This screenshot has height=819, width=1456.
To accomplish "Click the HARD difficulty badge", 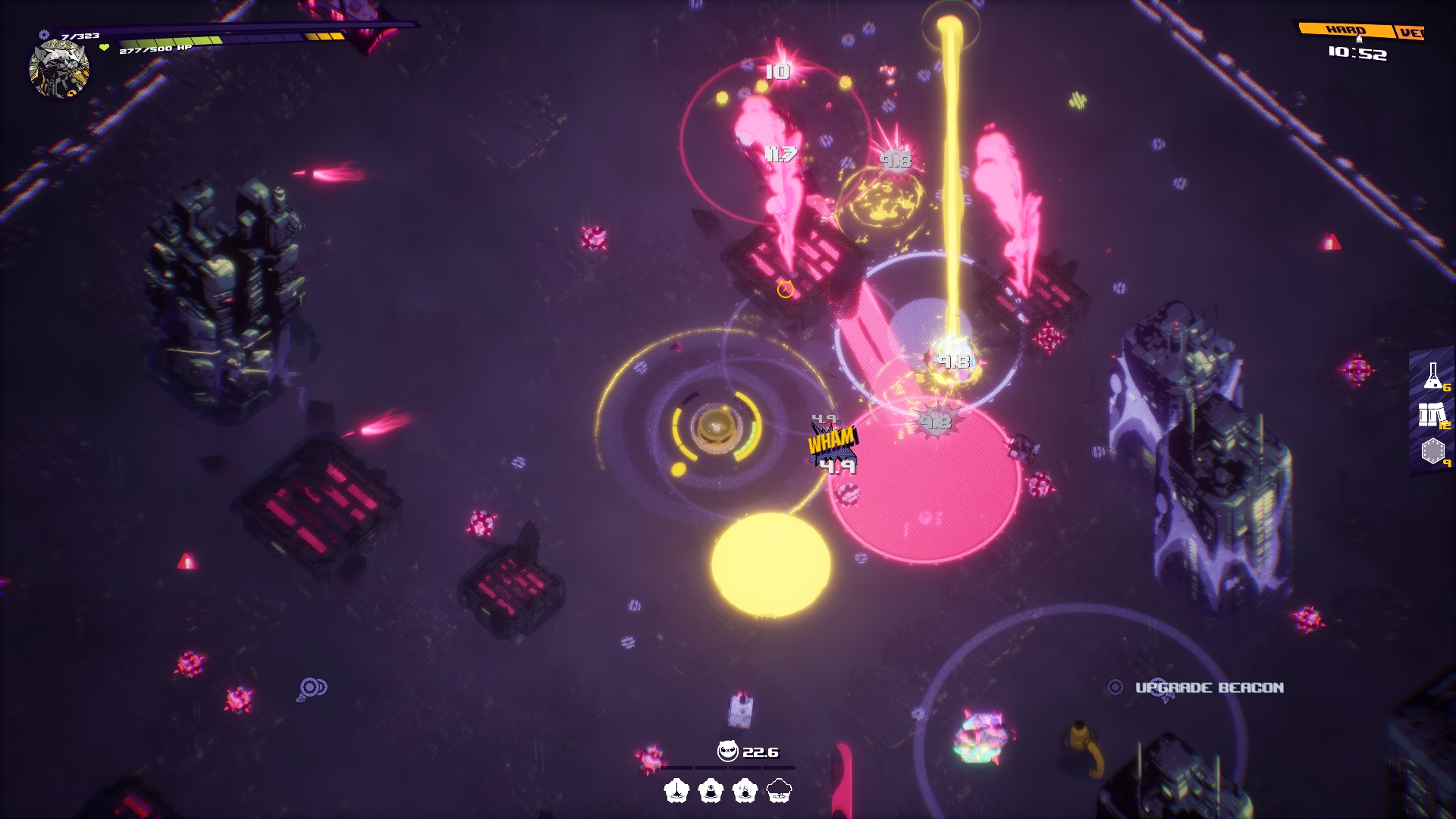I will coord(1345,30).
